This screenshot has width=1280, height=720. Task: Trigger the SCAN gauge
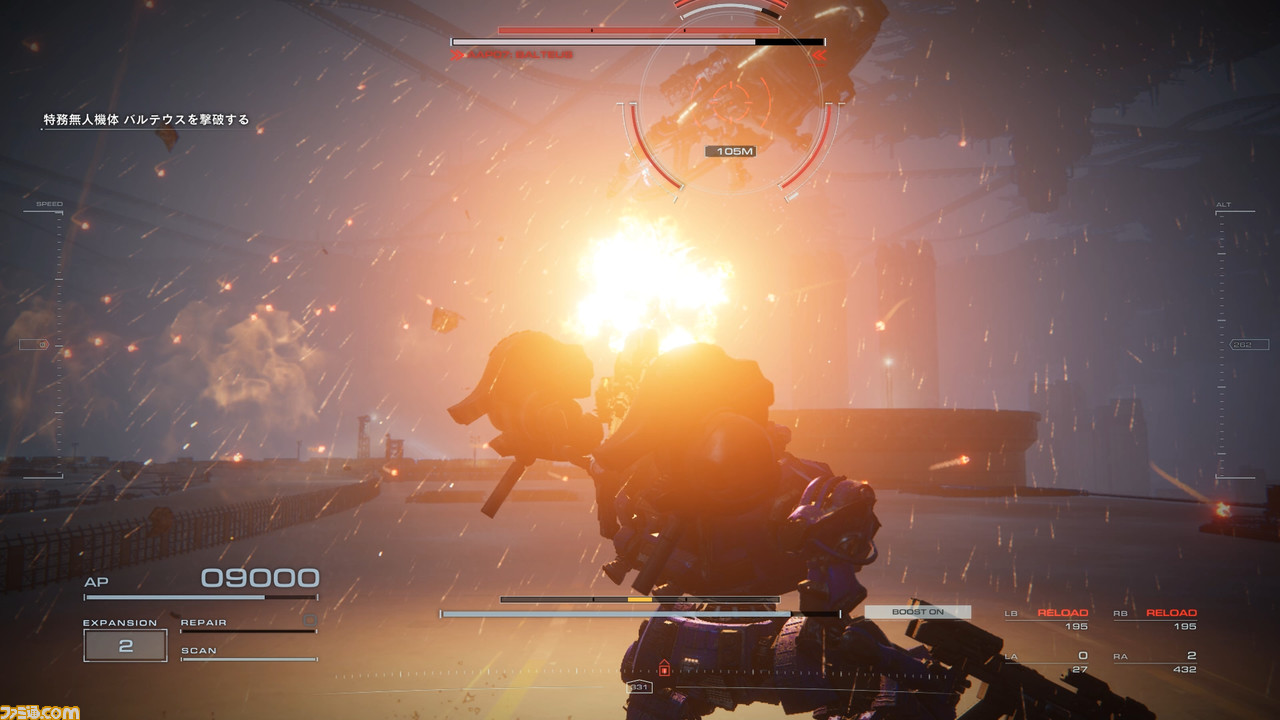[x=248, y=653]
